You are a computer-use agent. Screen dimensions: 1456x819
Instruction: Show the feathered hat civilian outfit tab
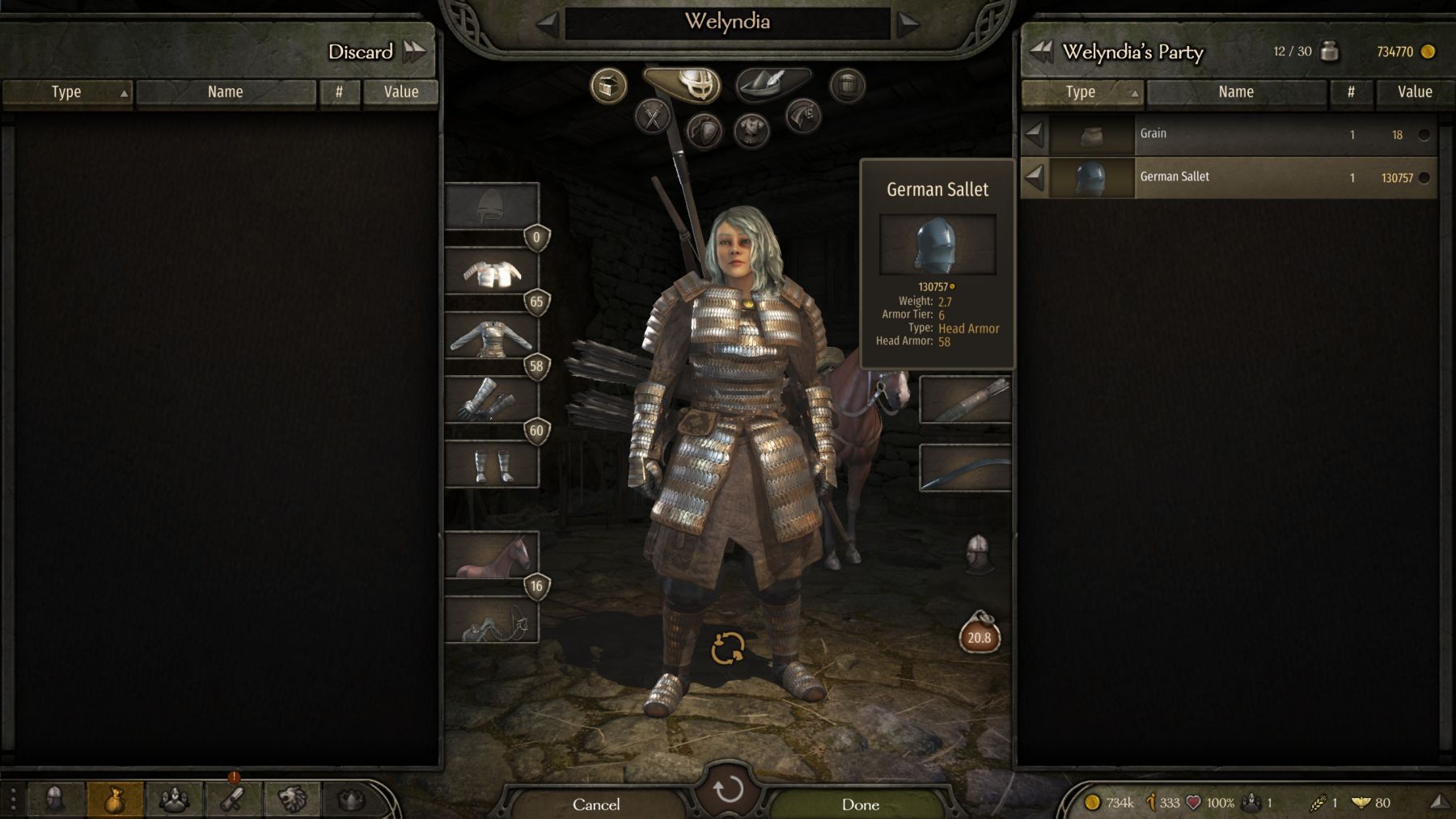pos(772,83)
